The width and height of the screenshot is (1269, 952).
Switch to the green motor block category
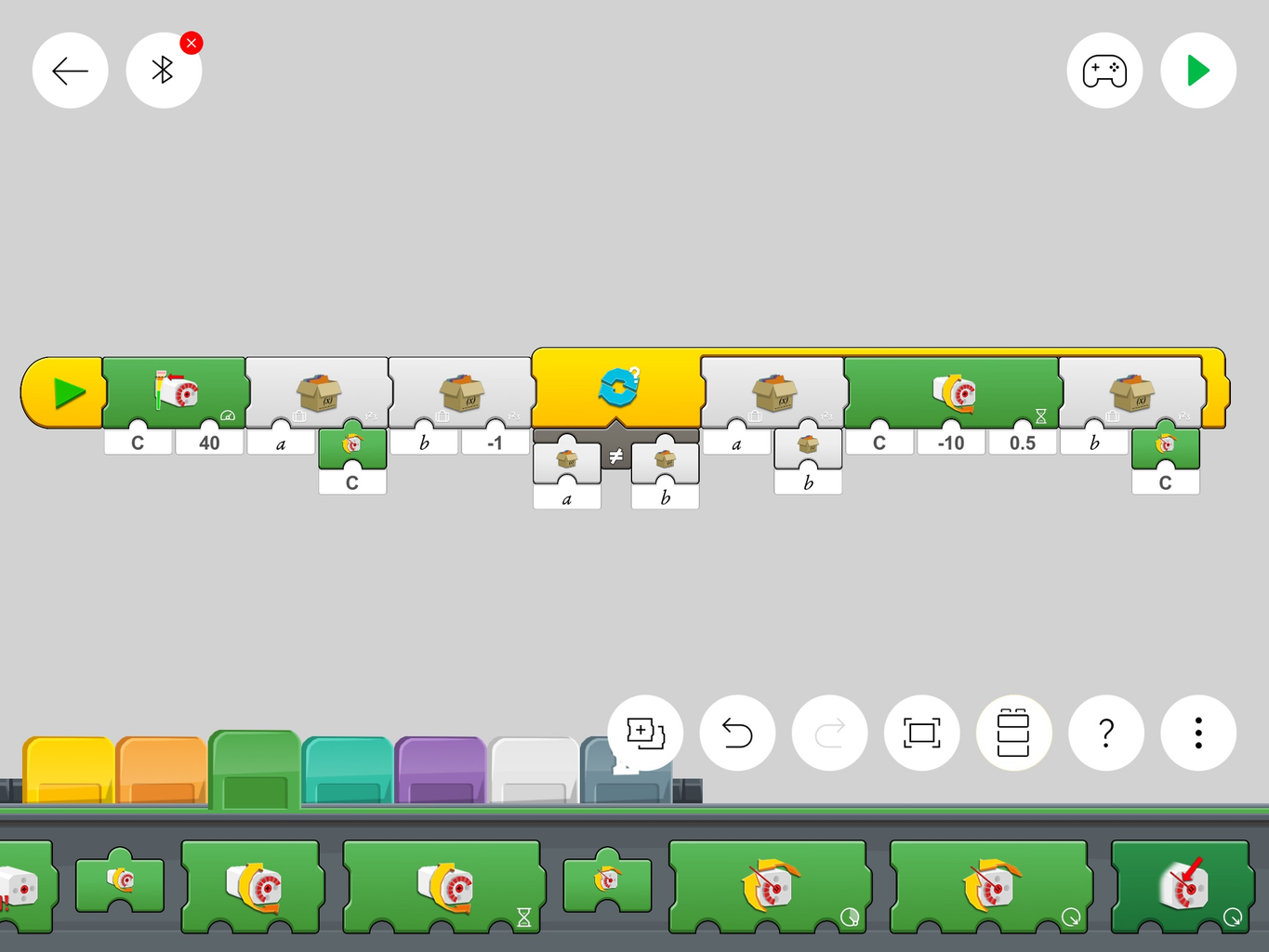pyautogui.click(x=253, y=767)
